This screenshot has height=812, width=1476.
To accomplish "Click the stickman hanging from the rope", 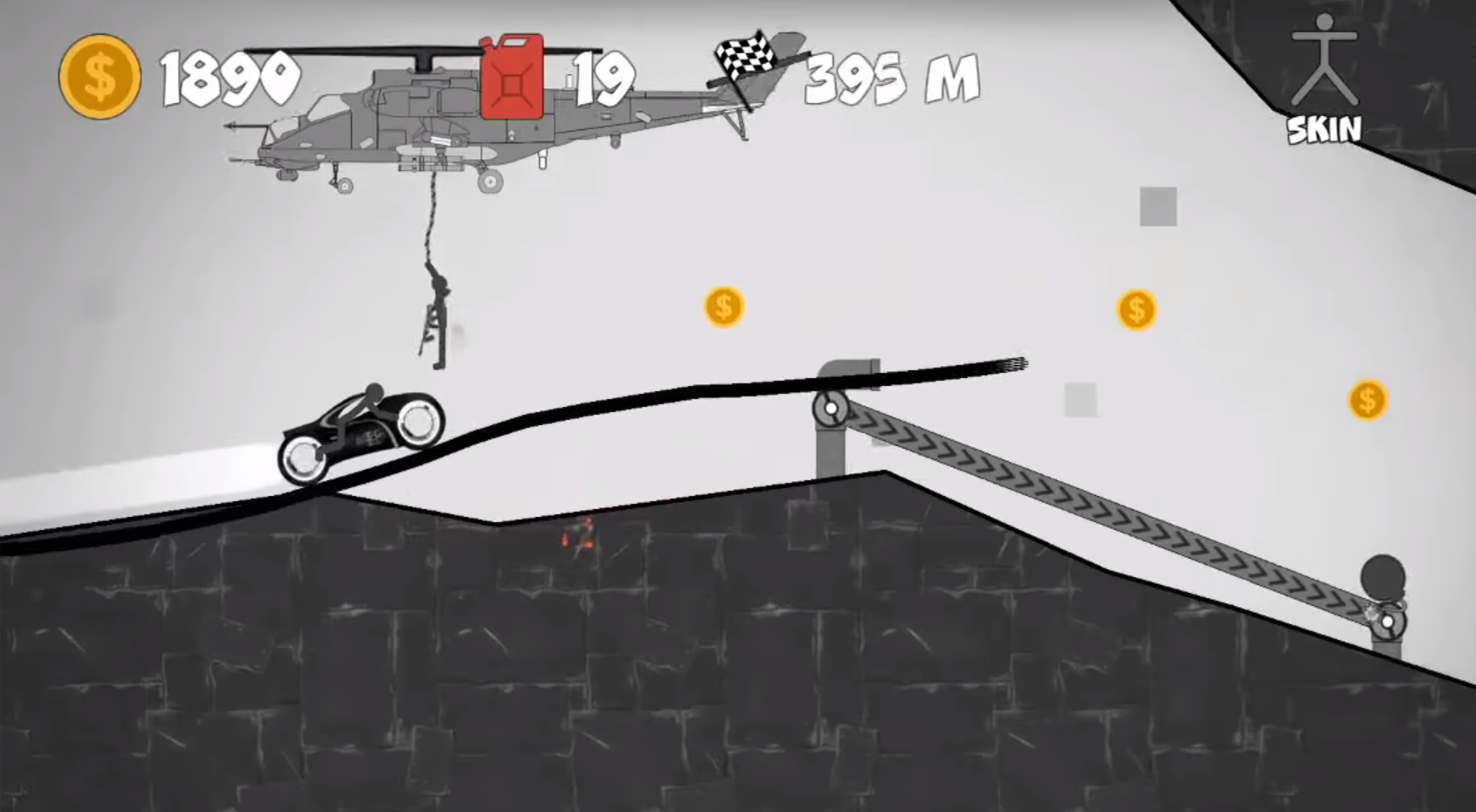I will (x=437, y=314).
